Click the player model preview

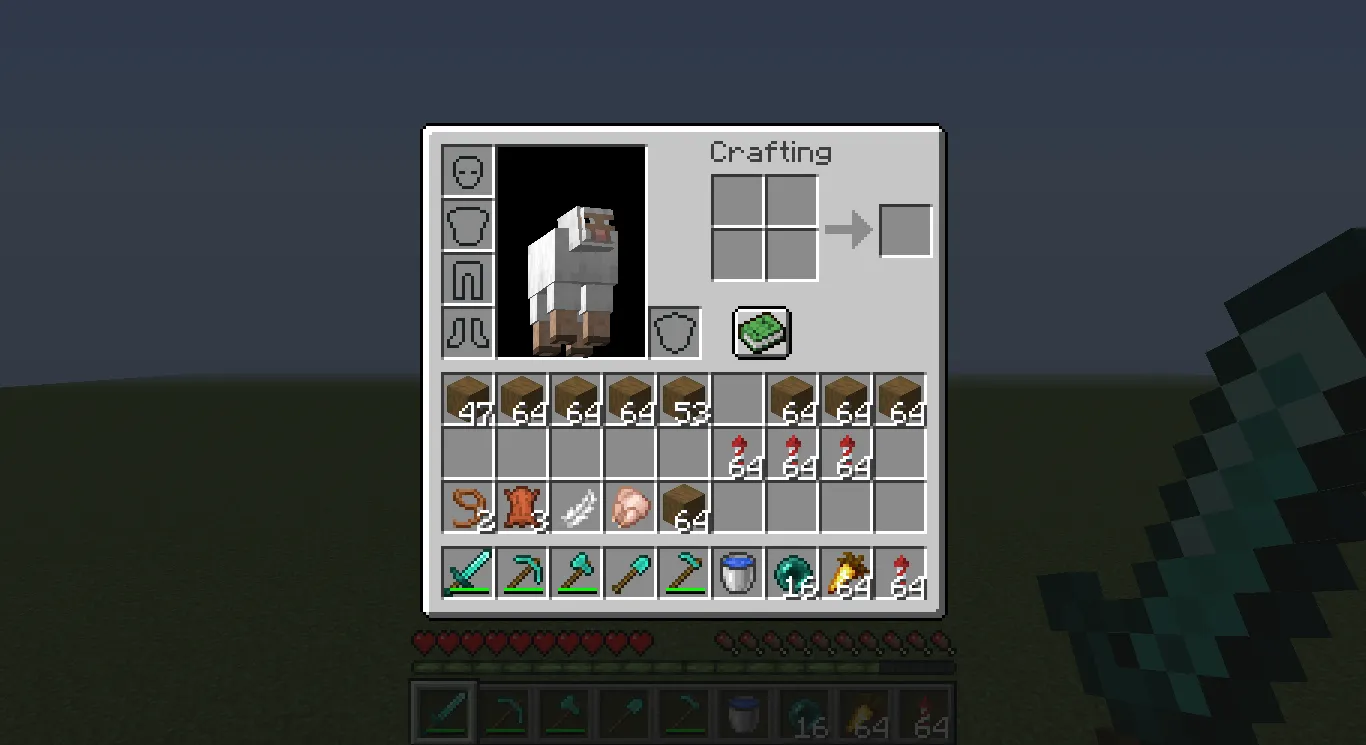(572, 252)
